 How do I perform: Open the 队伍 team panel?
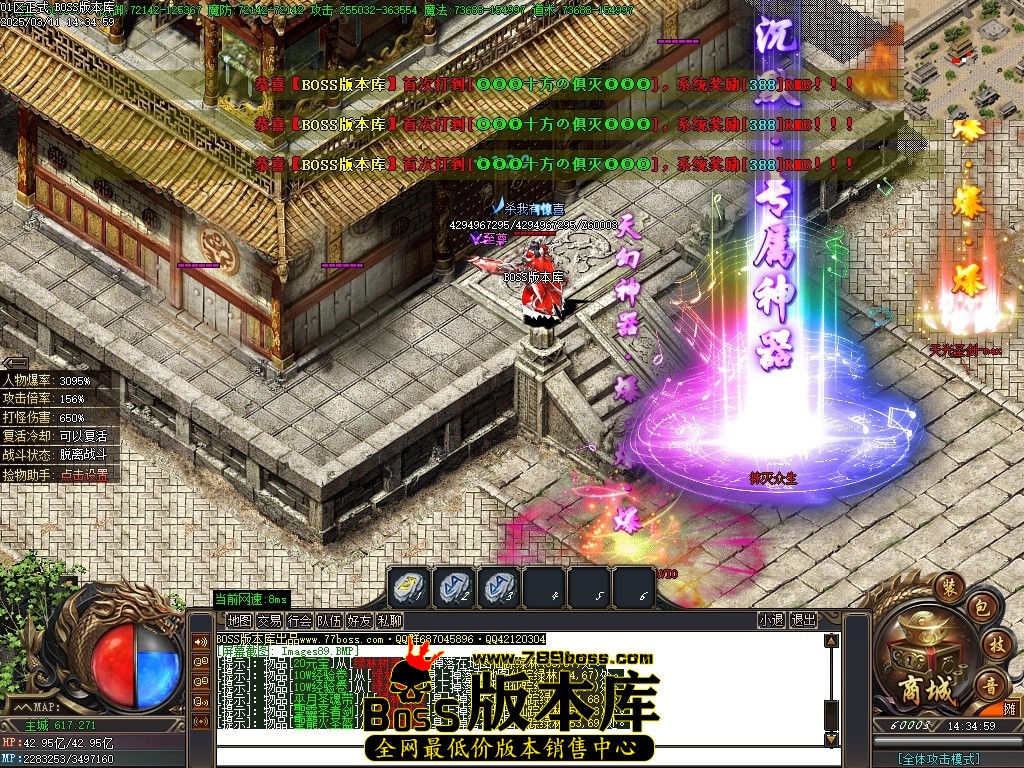[x=329, y=621]
